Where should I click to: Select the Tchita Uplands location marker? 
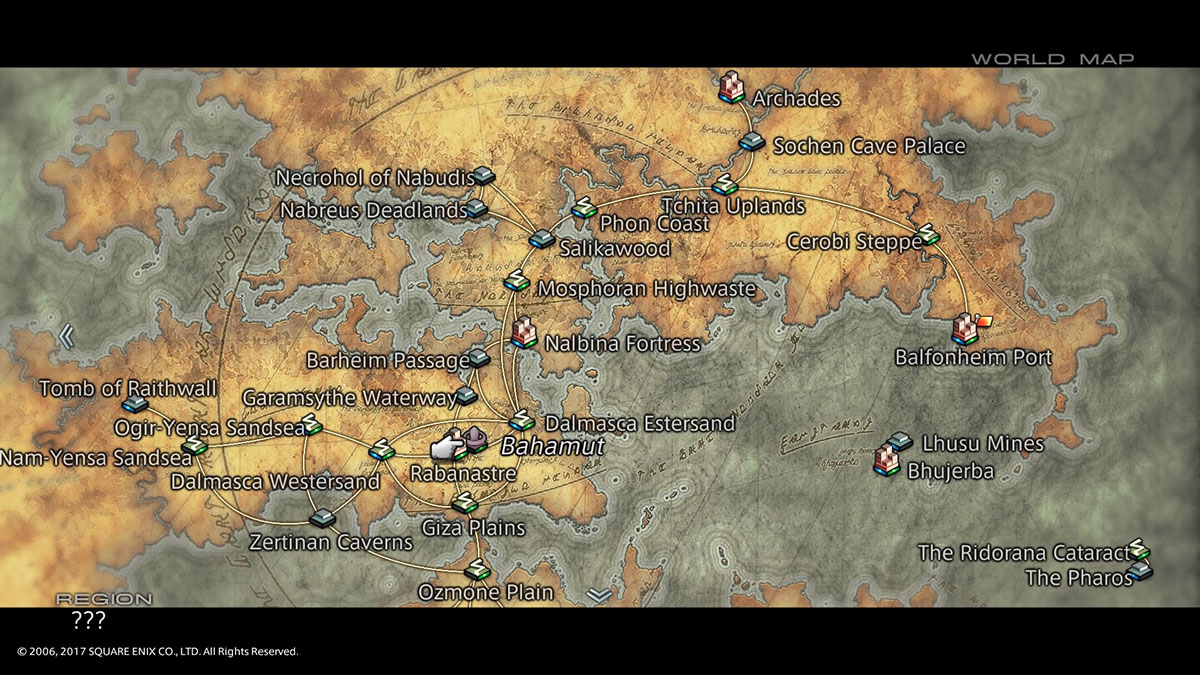coord(725,185)
